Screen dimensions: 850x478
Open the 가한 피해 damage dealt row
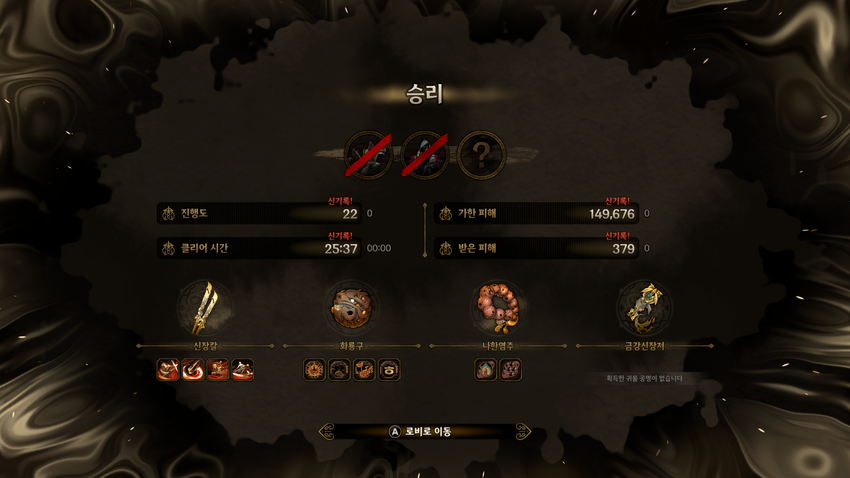[538, 213]
